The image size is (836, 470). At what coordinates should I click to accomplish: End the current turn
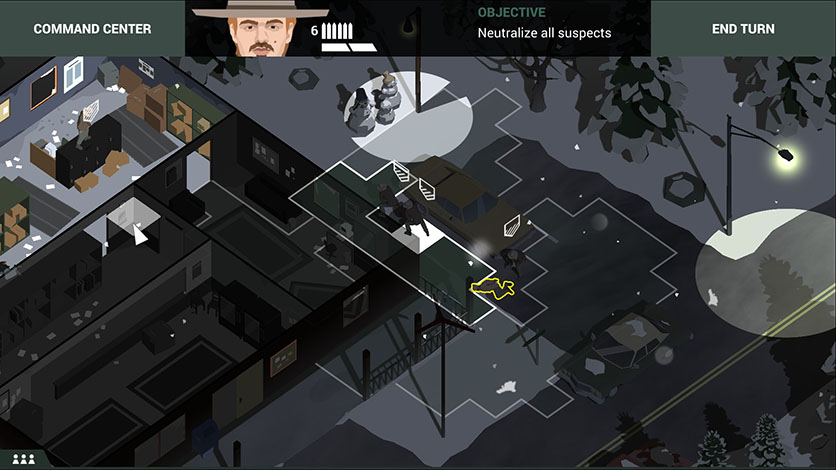[743, 28]
